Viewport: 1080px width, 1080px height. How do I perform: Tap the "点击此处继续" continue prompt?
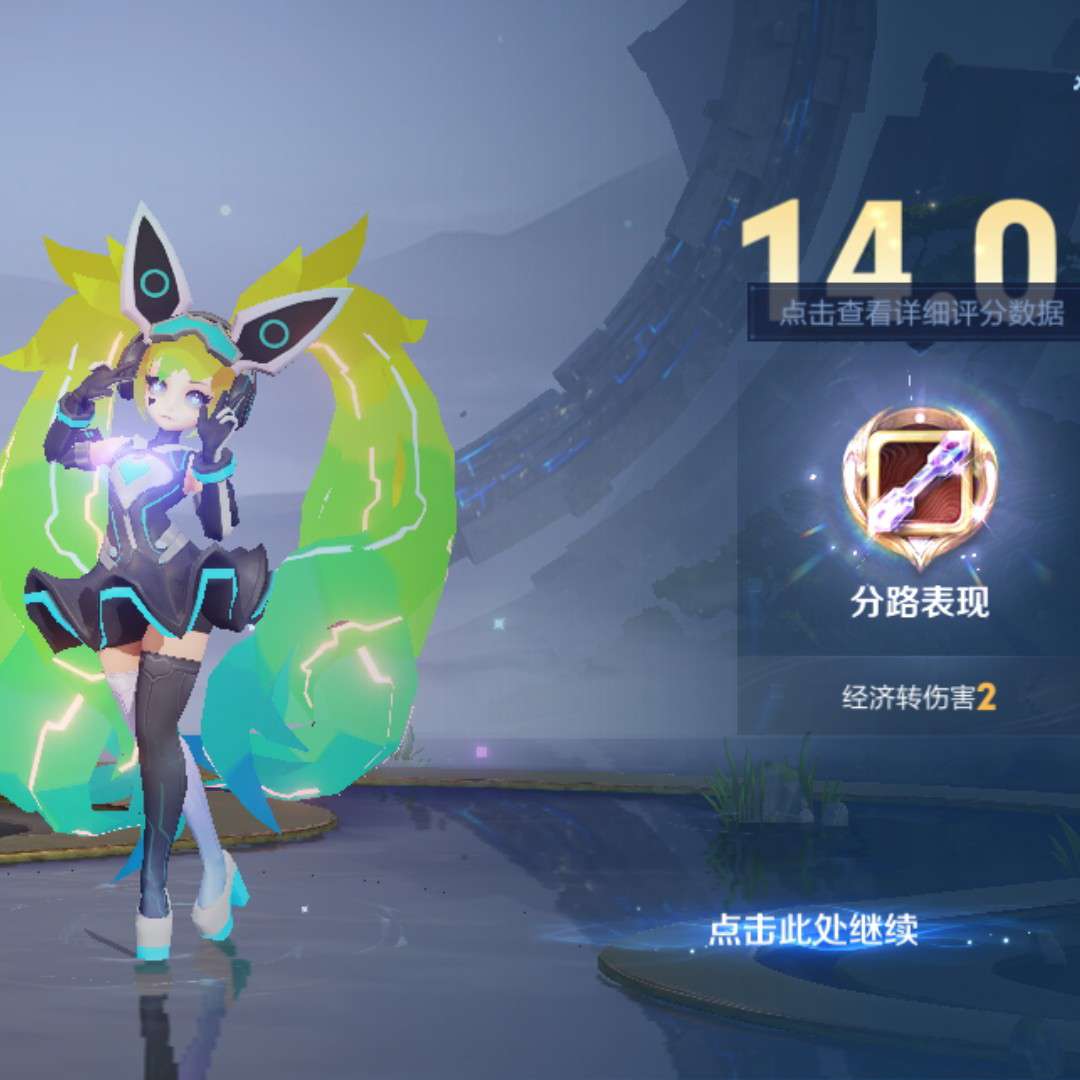coord(812,932)
